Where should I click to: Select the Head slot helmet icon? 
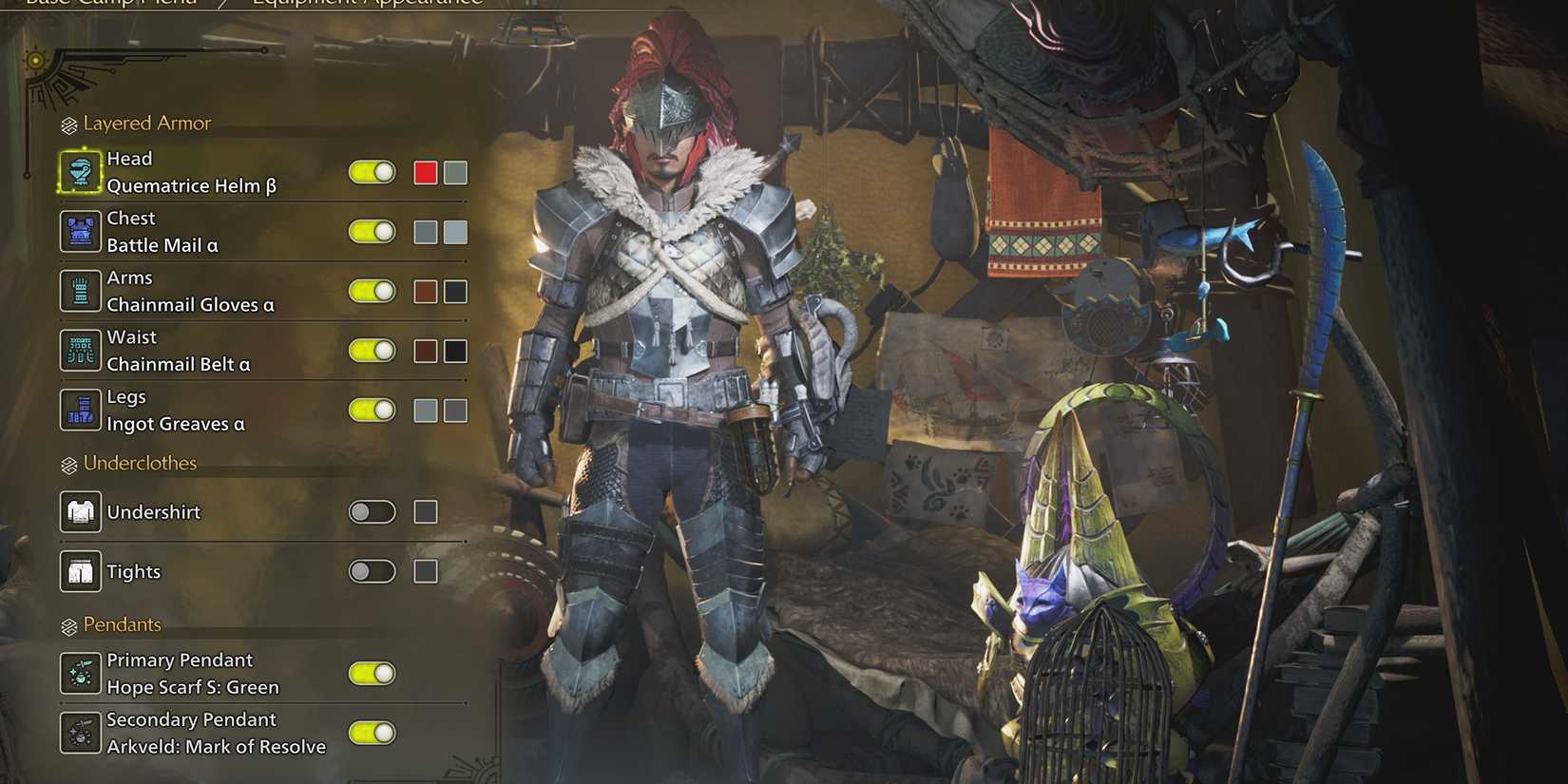pyautogui.click(x=81, y=172)
